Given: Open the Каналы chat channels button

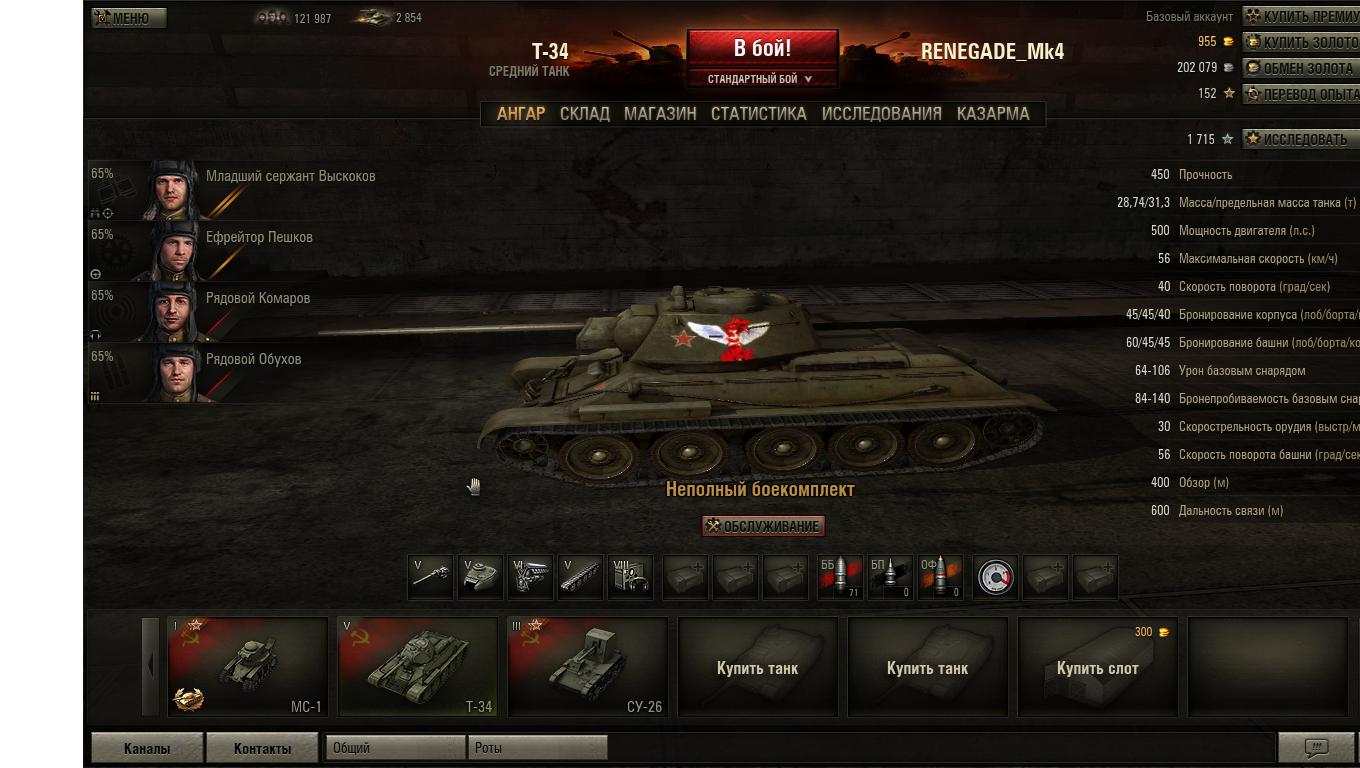Looking at the screenshot, I should pyautogui.click(x=147, y=748).
